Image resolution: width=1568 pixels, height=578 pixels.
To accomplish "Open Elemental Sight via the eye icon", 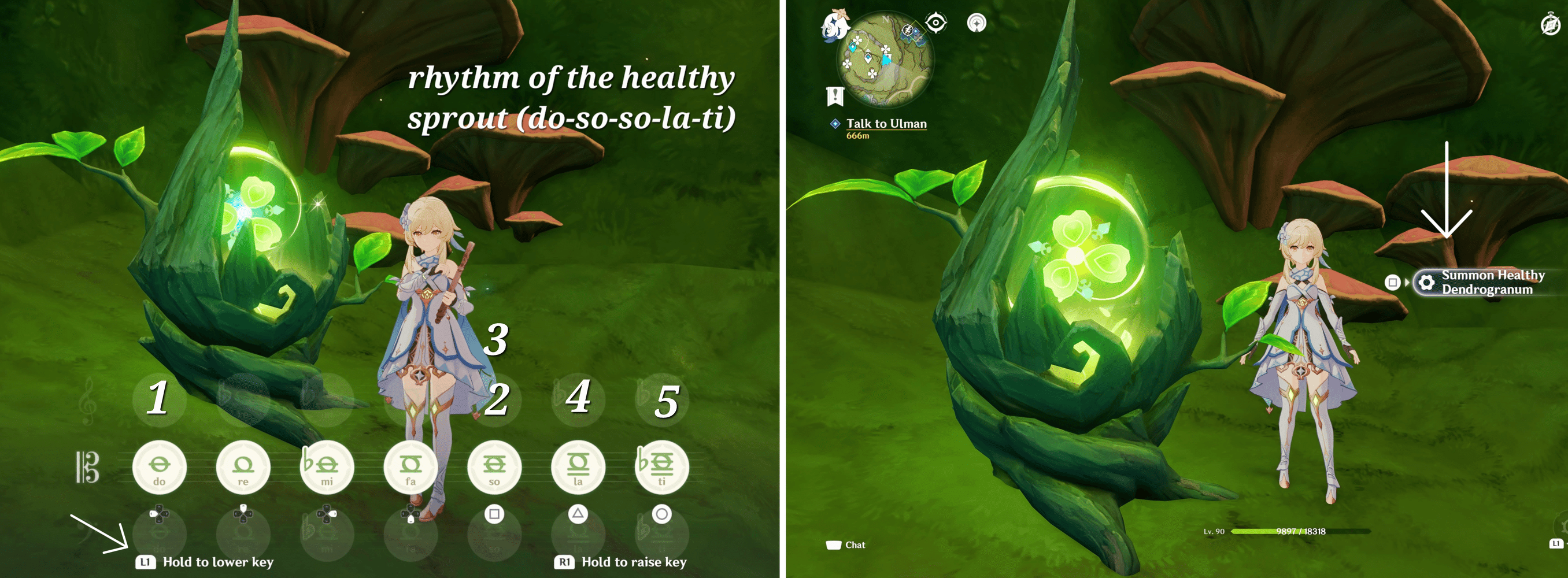I will tap(937, 22).
